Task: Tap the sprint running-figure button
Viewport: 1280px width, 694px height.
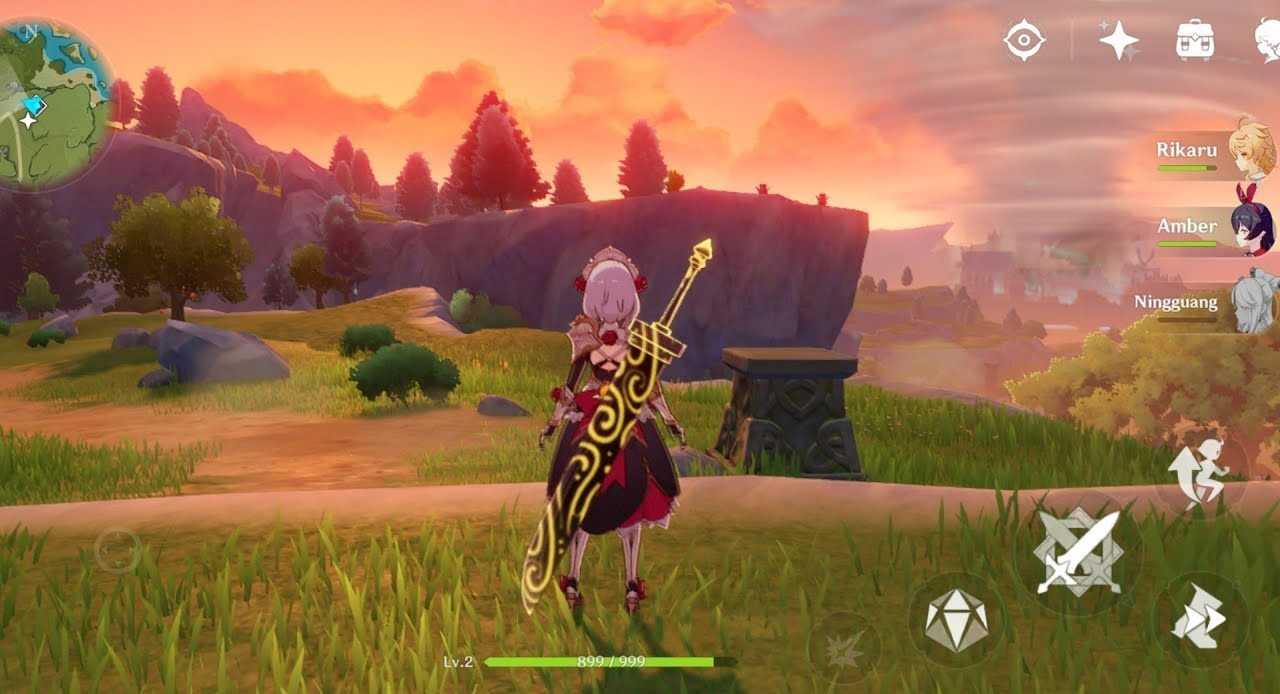Action: [1201, 474]
